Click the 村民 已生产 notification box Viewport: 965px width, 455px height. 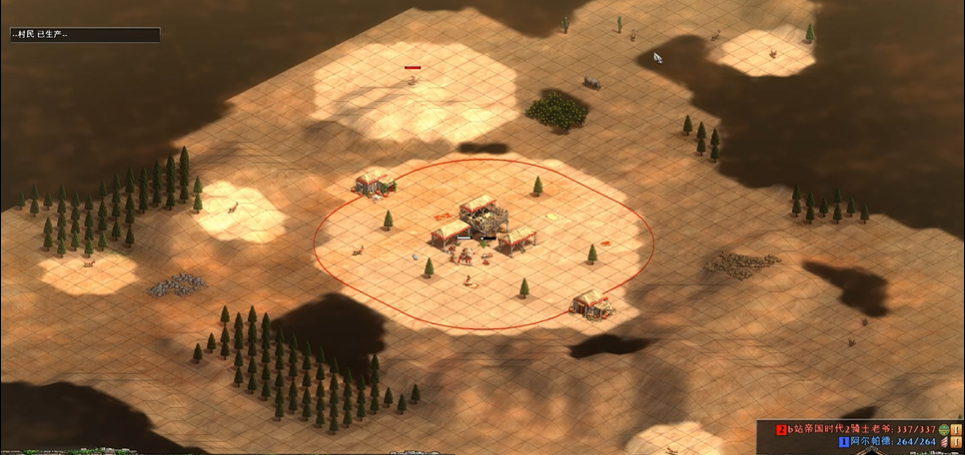tap(84, 35)
